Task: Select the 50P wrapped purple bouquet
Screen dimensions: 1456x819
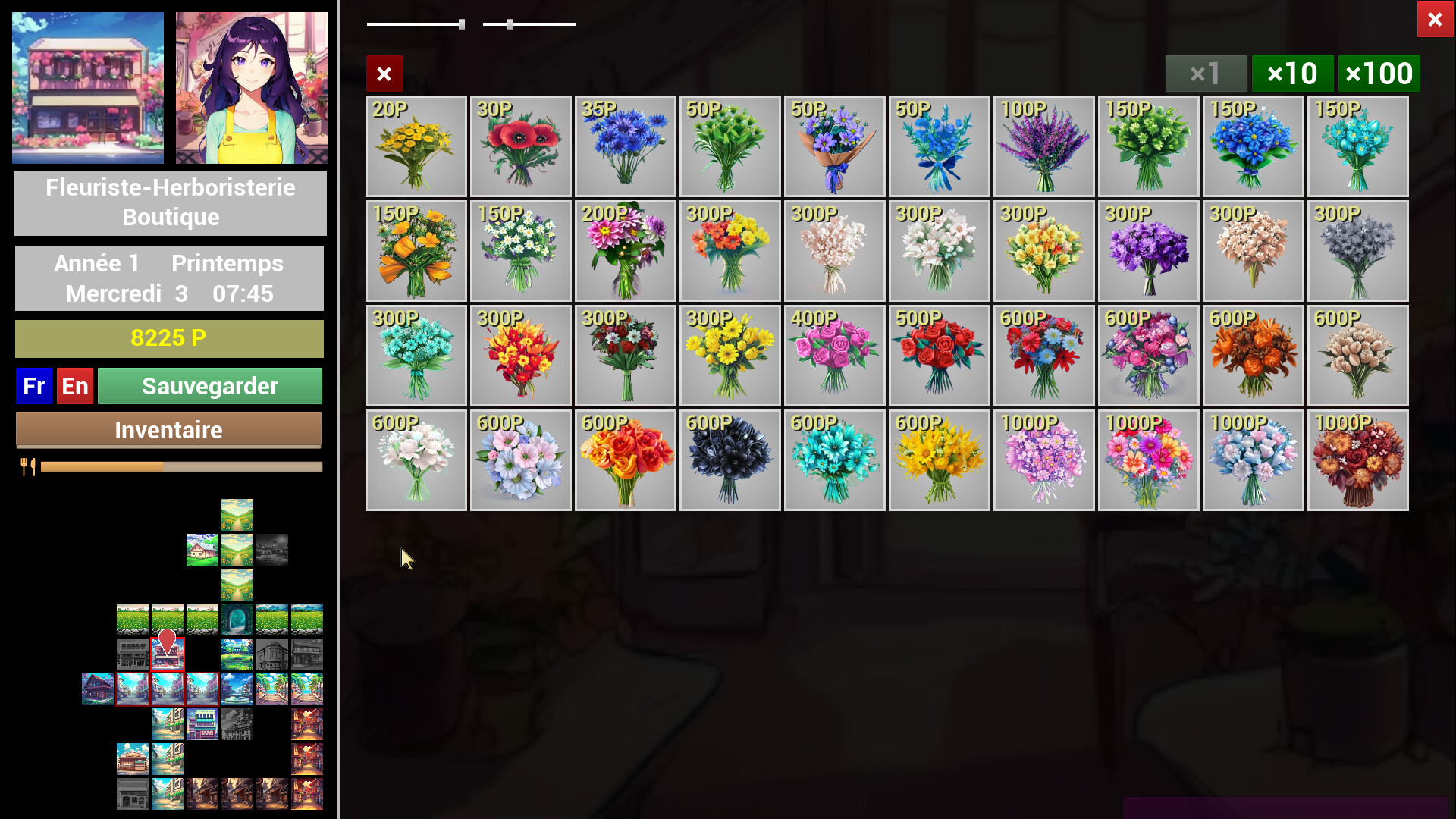Action: tap(835, 146)
